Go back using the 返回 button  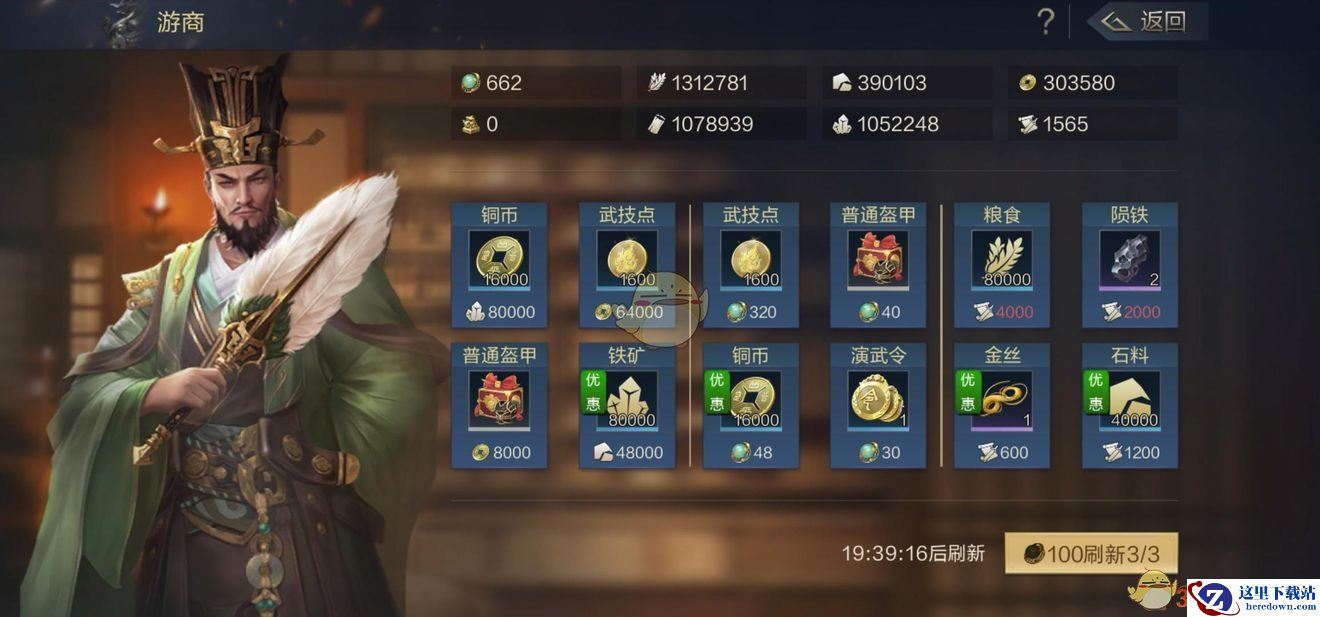point(1148,21)
